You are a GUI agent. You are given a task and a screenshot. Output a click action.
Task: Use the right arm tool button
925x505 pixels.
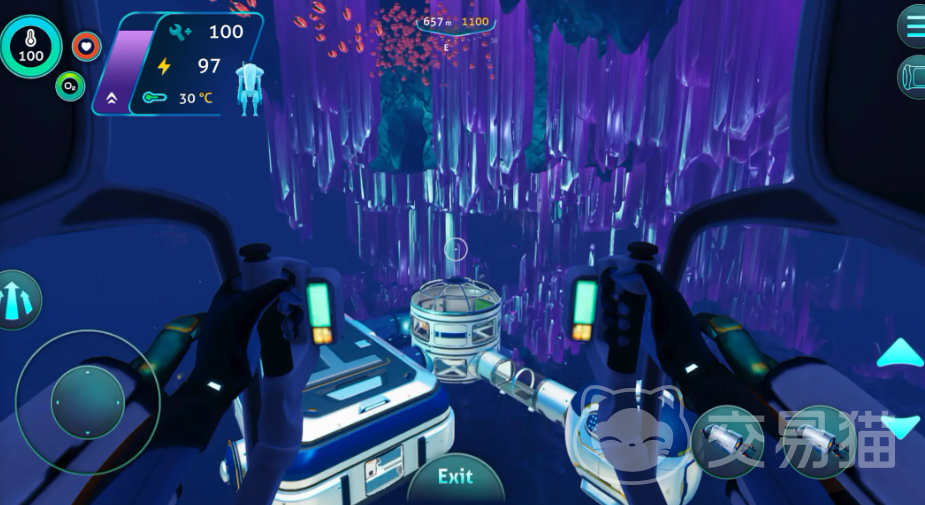(x=820, y=442)
